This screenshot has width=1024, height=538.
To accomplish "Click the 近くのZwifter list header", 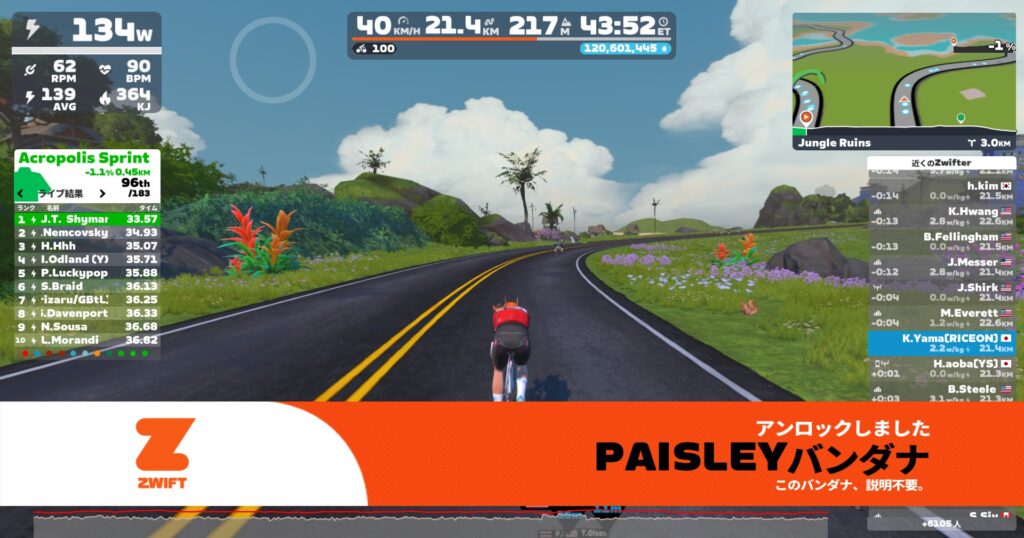I will point(941,162).
